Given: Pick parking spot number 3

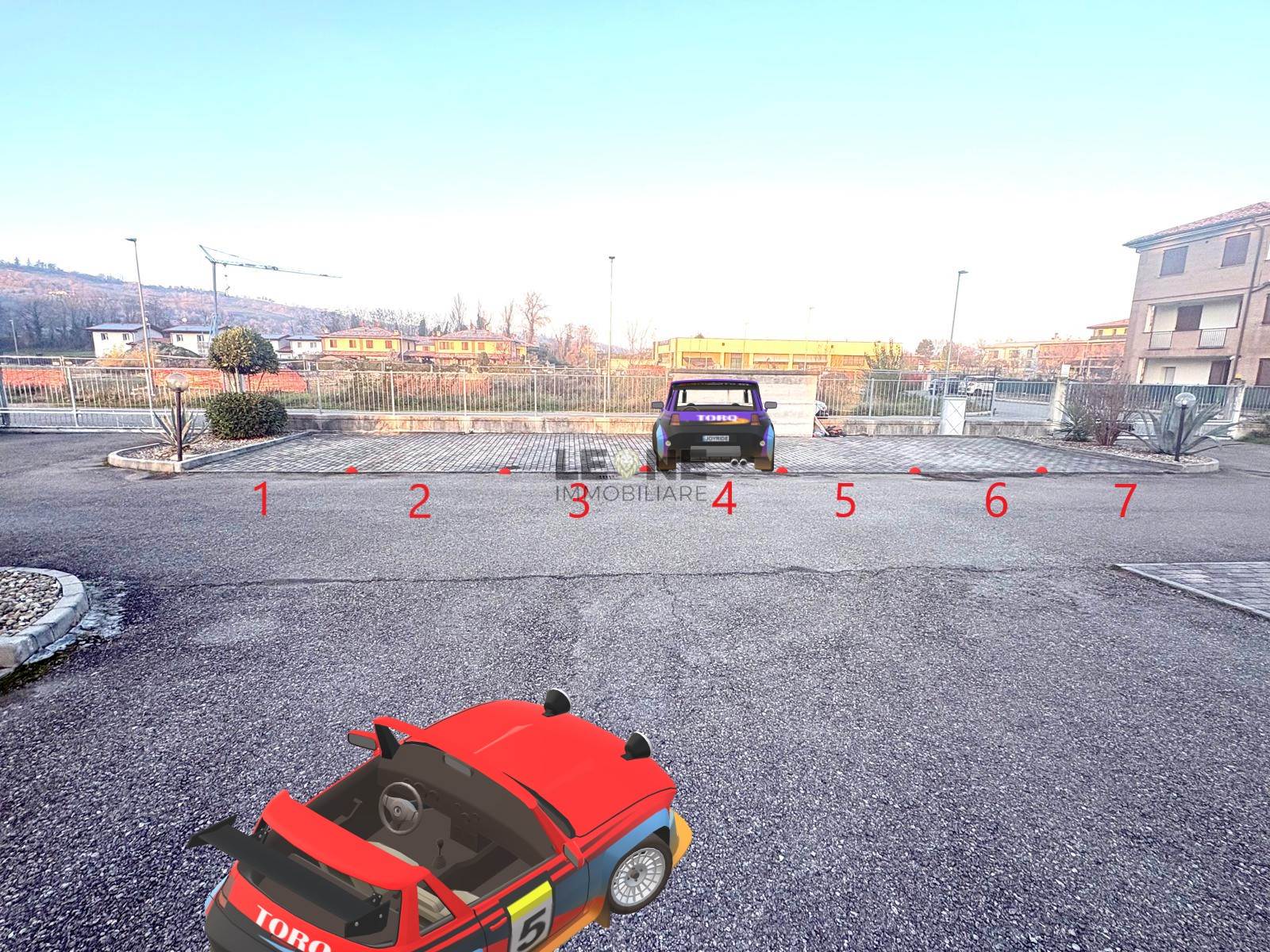Looking at the screenshot, I should coord(579,502).
